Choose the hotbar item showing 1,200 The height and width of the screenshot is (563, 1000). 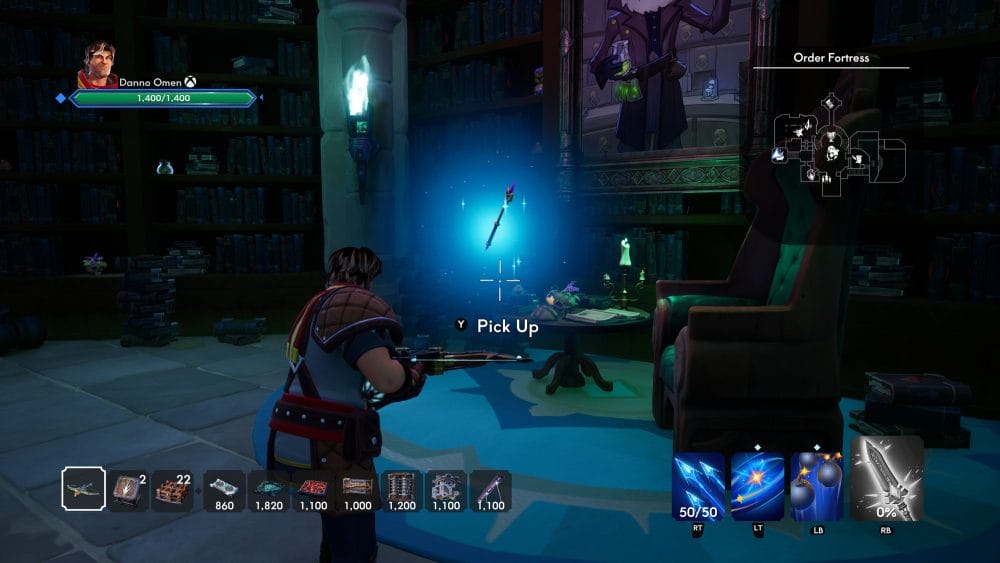tap(401, 490)
